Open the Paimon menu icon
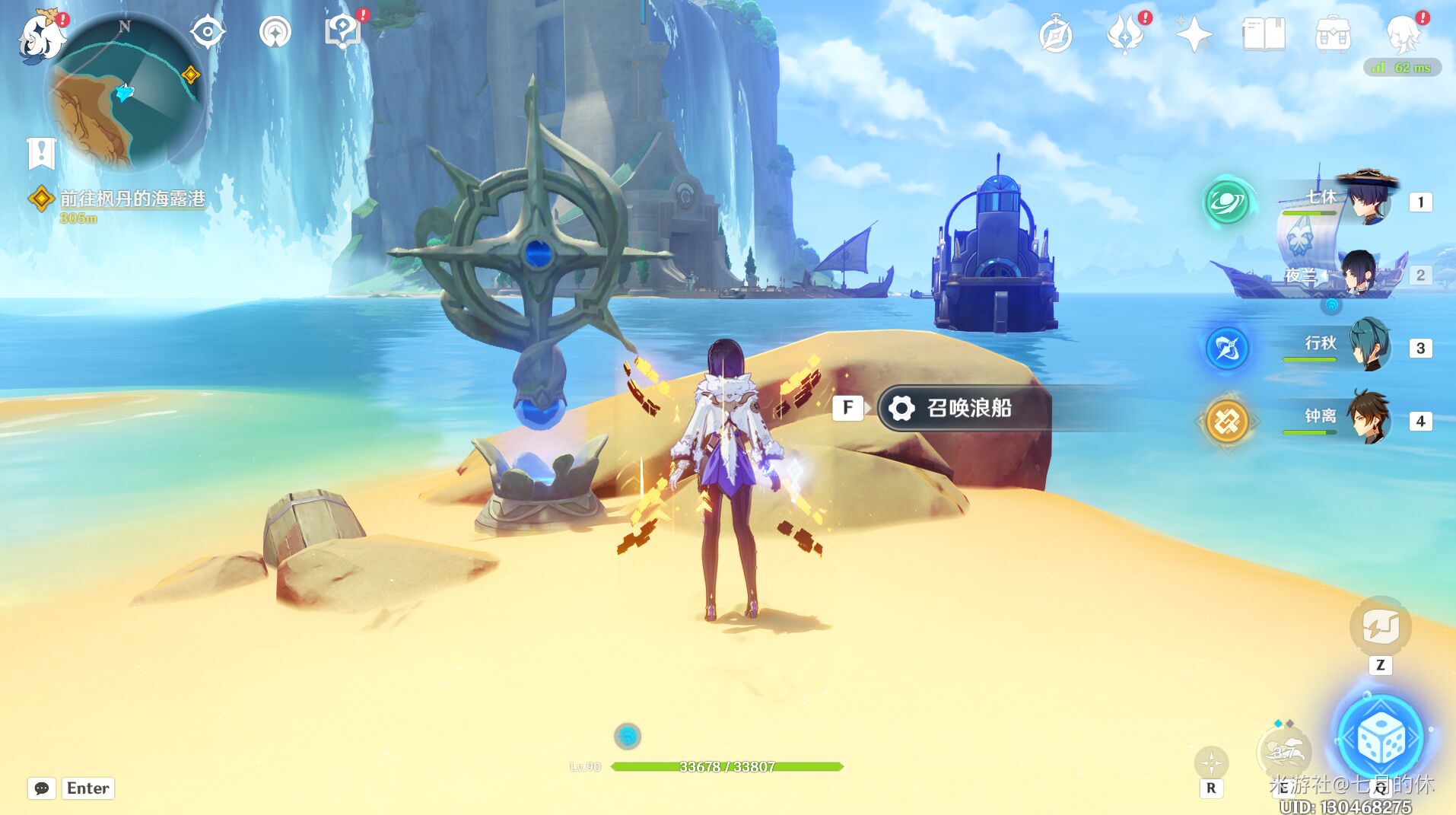This screenshot has width=1456, height=815. click(x=41, y=36)
